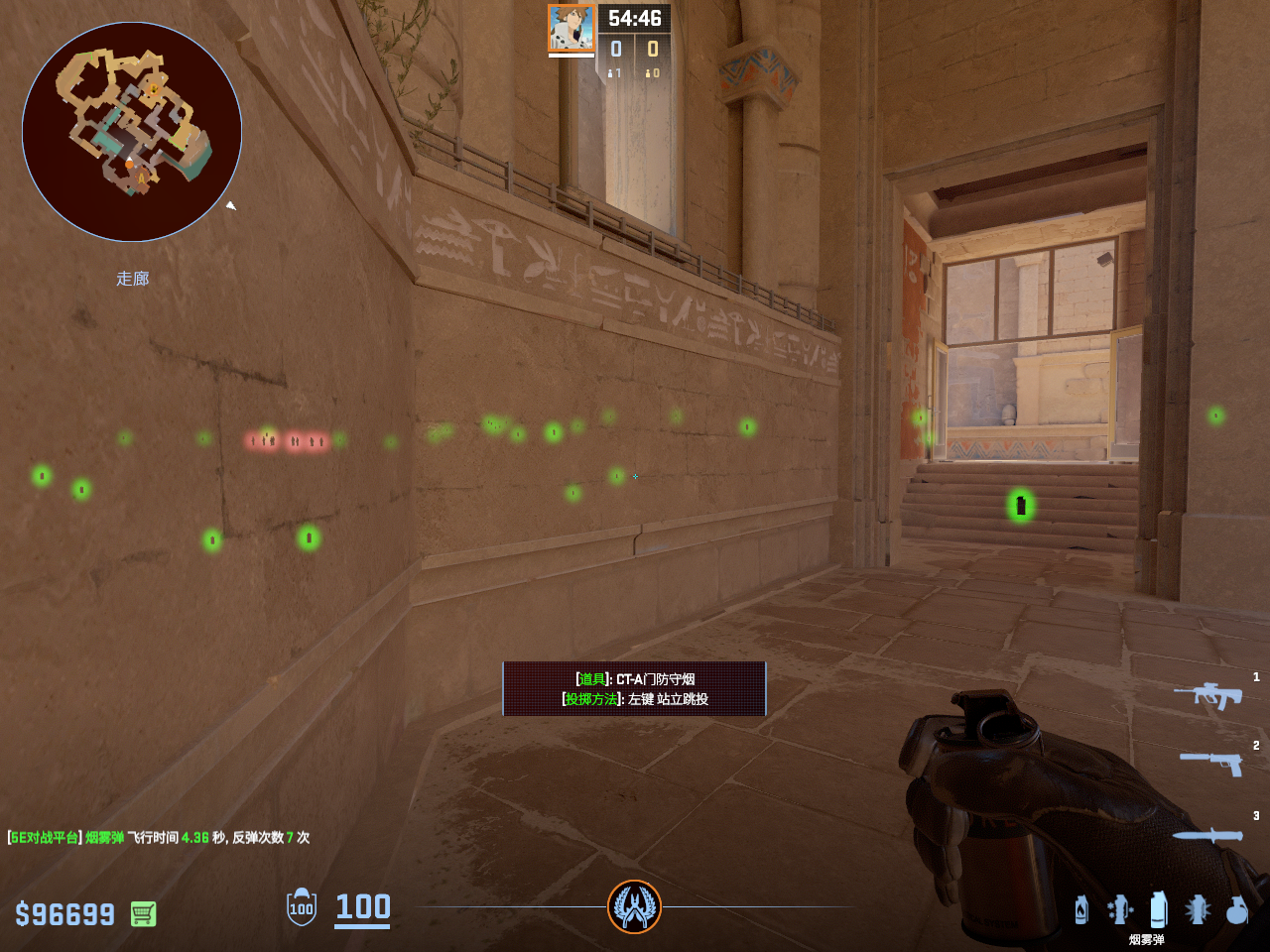Select the AUG rifle in slot 1
This screenshot has width=1270, height=952.
coord(1207,695)
